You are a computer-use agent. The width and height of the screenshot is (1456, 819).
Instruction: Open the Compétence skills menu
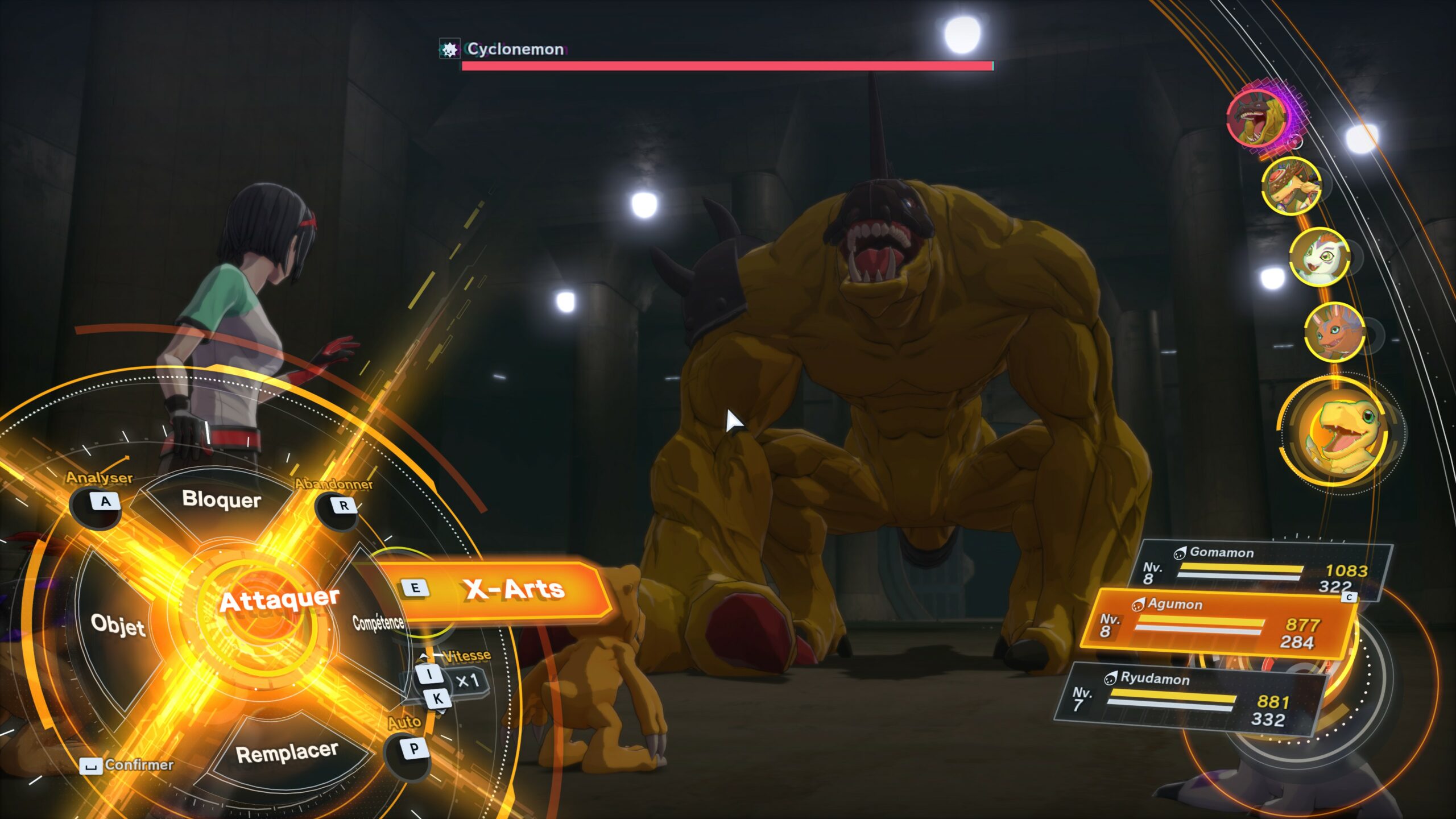tap(378, 623)
